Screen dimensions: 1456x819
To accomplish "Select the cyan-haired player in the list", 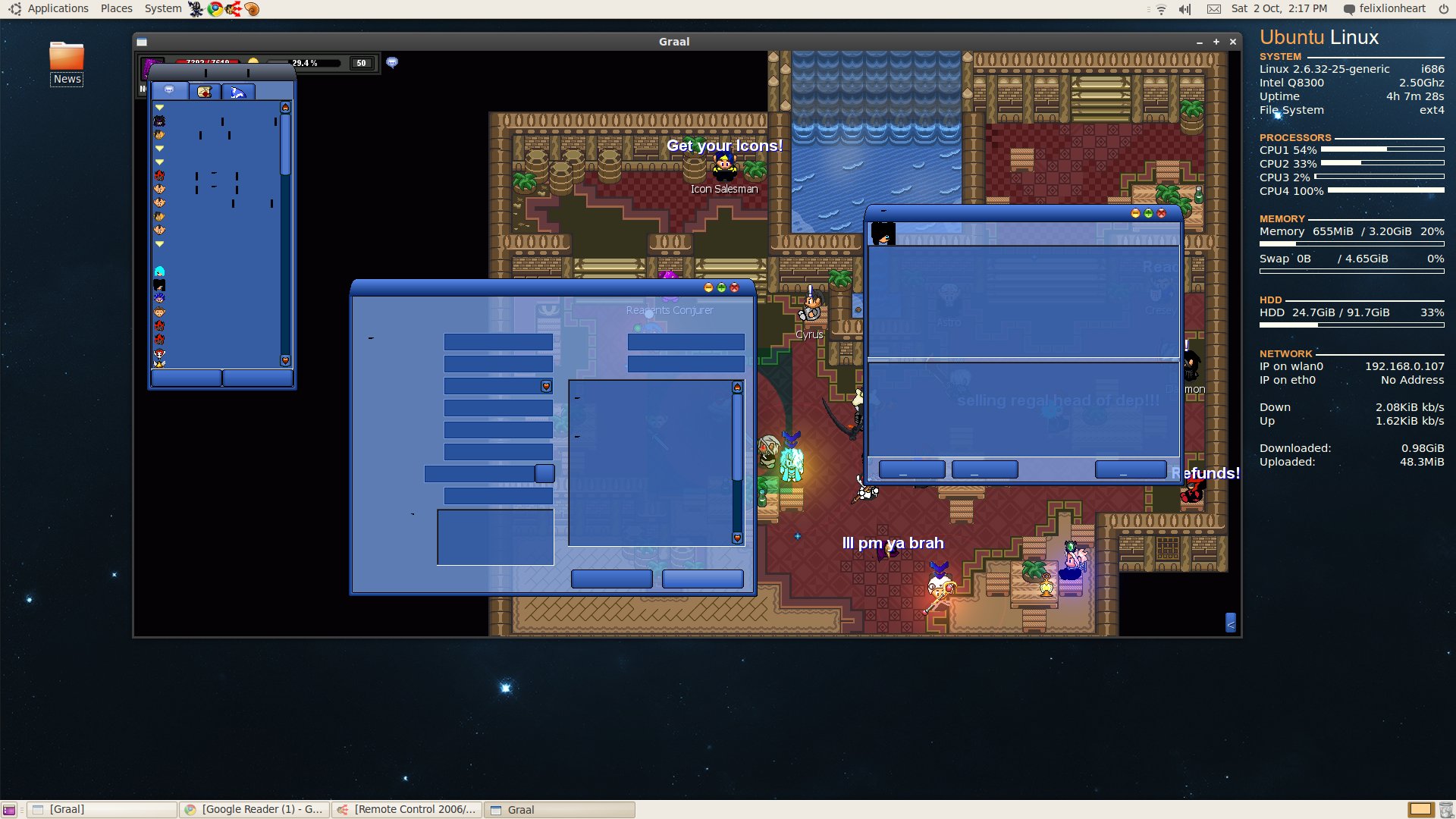I will [x=159, y=271].
